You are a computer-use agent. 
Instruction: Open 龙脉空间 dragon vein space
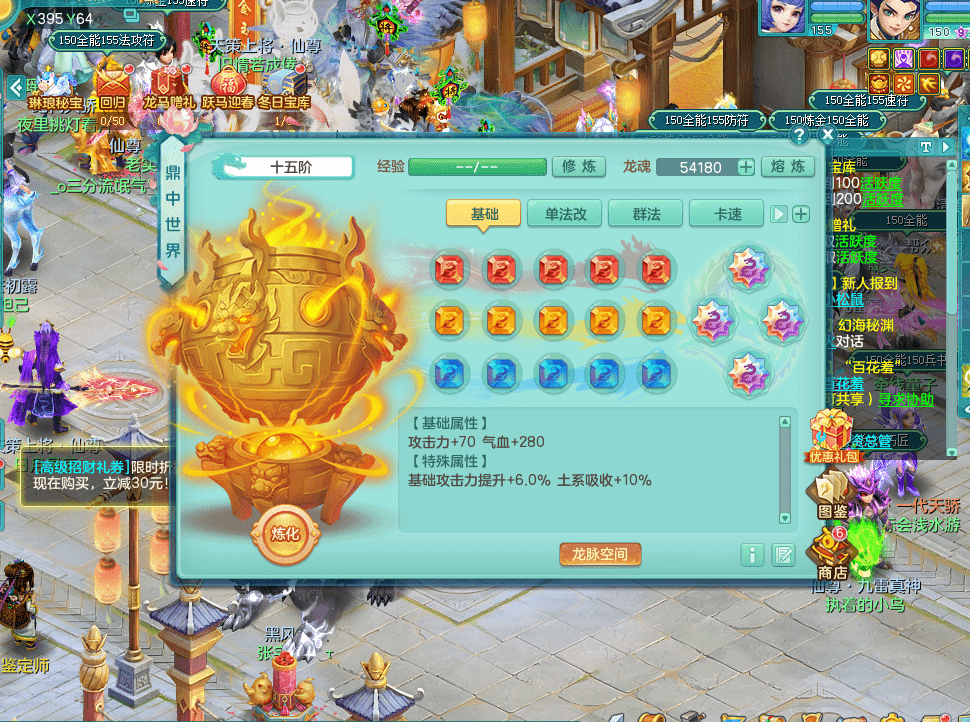(x=600, y=554)
